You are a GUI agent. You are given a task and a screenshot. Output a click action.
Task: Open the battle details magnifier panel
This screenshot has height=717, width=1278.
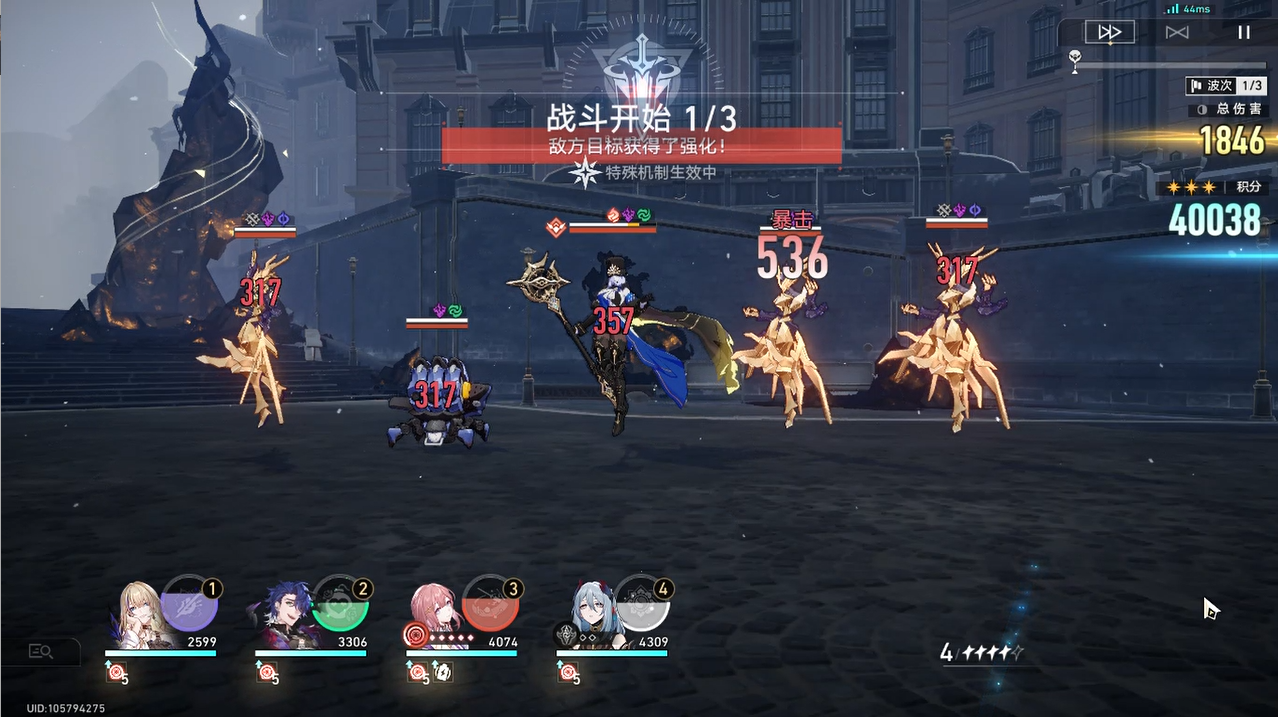[x=41, y=652]
